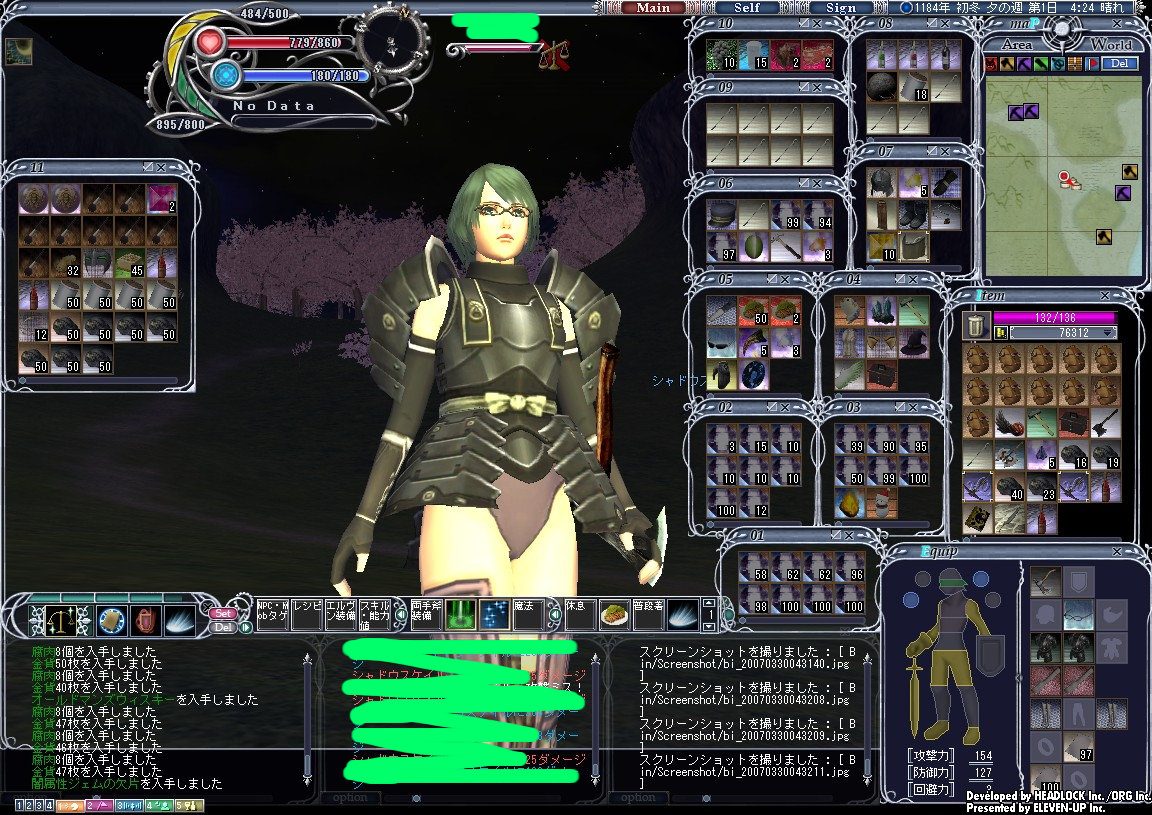Click the map's Del marker button
1152x815 pixels.
[1121, 64]
